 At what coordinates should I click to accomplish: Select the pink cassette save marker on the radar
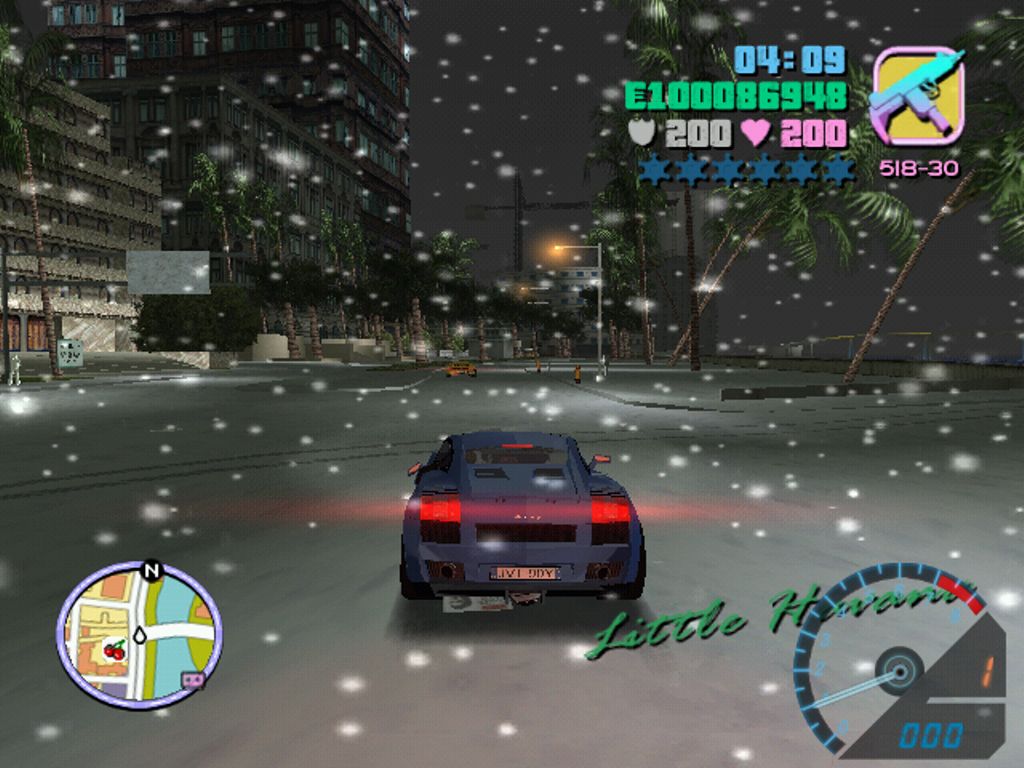(x=191, y=680)
